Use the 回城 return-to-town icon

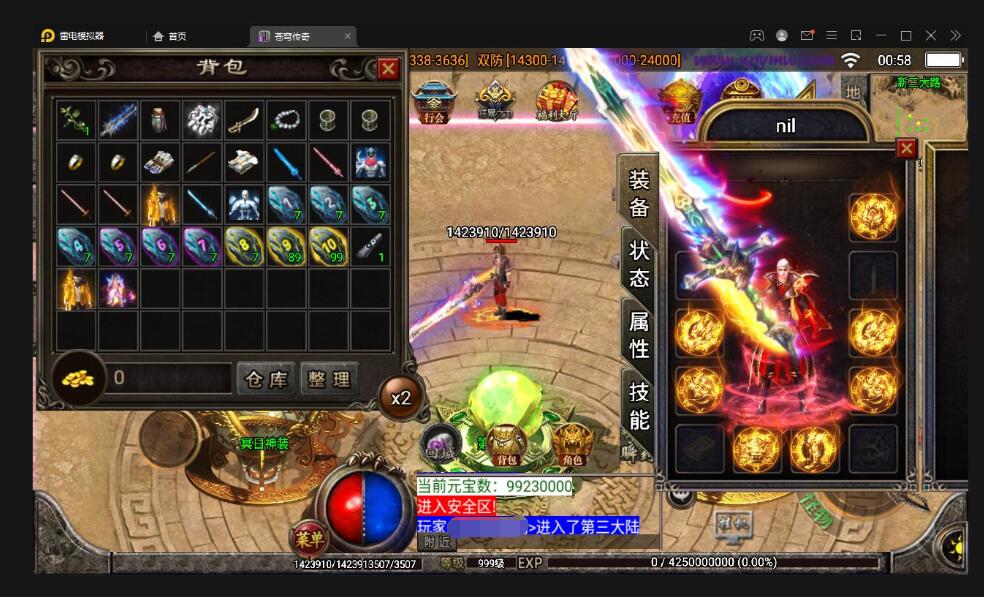coord(438,443)
